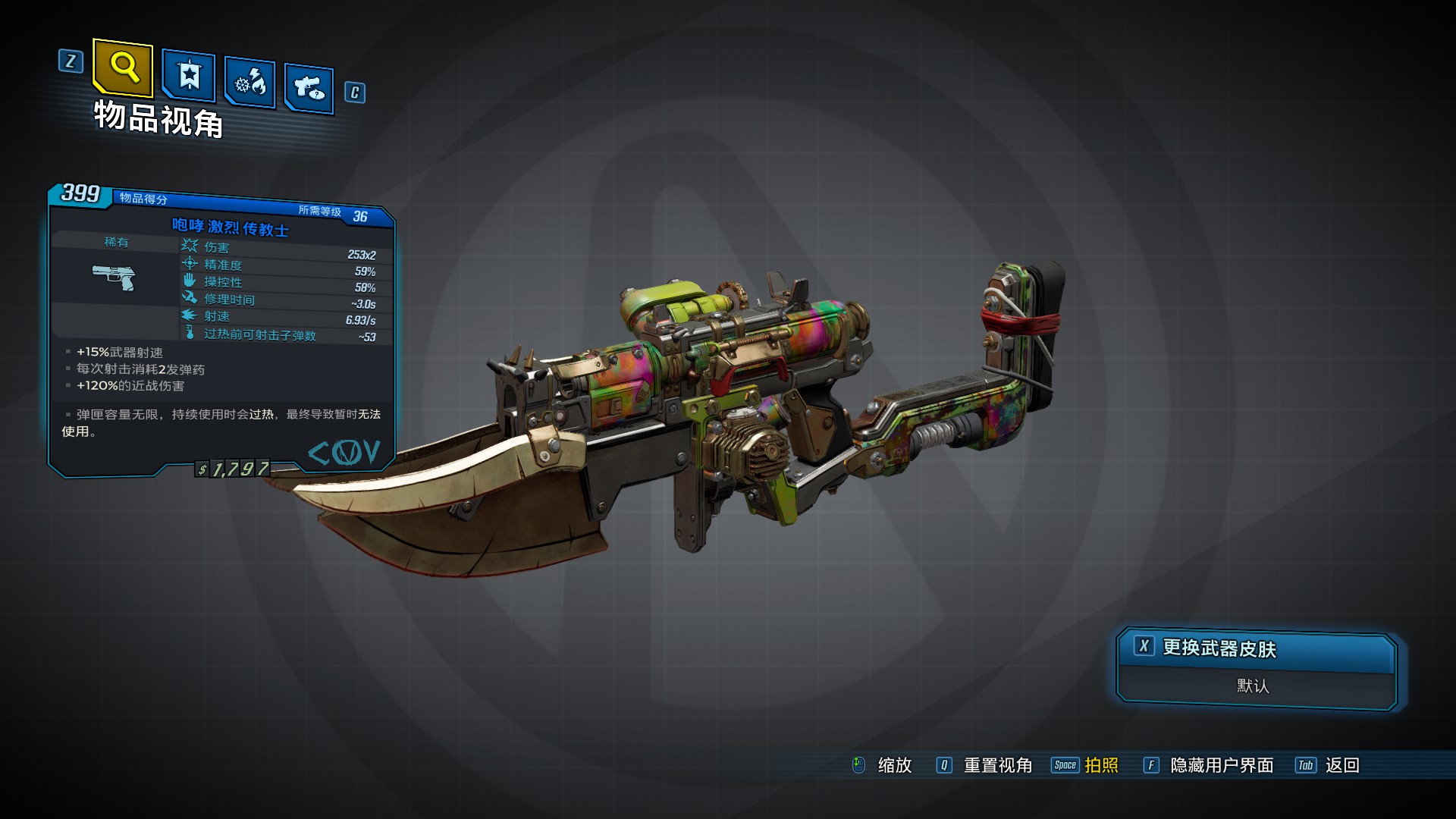Open the gear and flame tab
Image resolution: width=1456 pixels, height=819 pixels.
tap(250, 82)
